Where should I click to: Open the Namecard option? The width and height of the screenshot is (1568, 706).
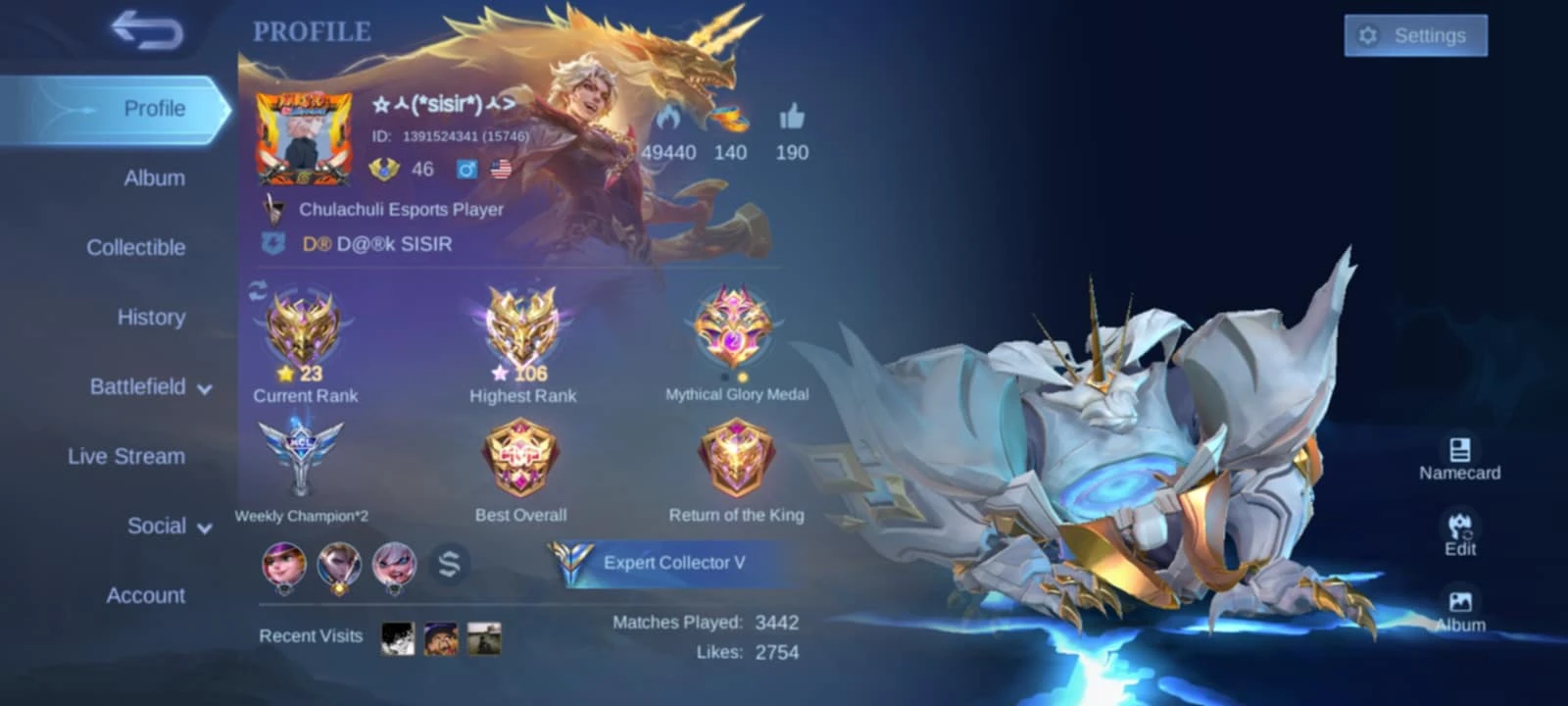pyautogui.click(x=1459, y=458)
